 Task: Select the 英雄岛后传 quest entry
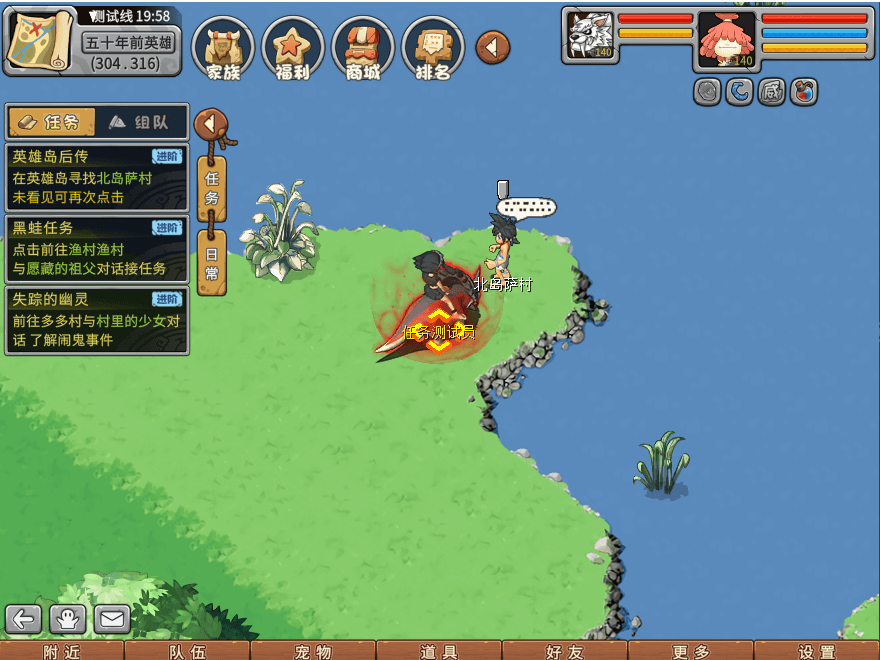pos(96,177)
